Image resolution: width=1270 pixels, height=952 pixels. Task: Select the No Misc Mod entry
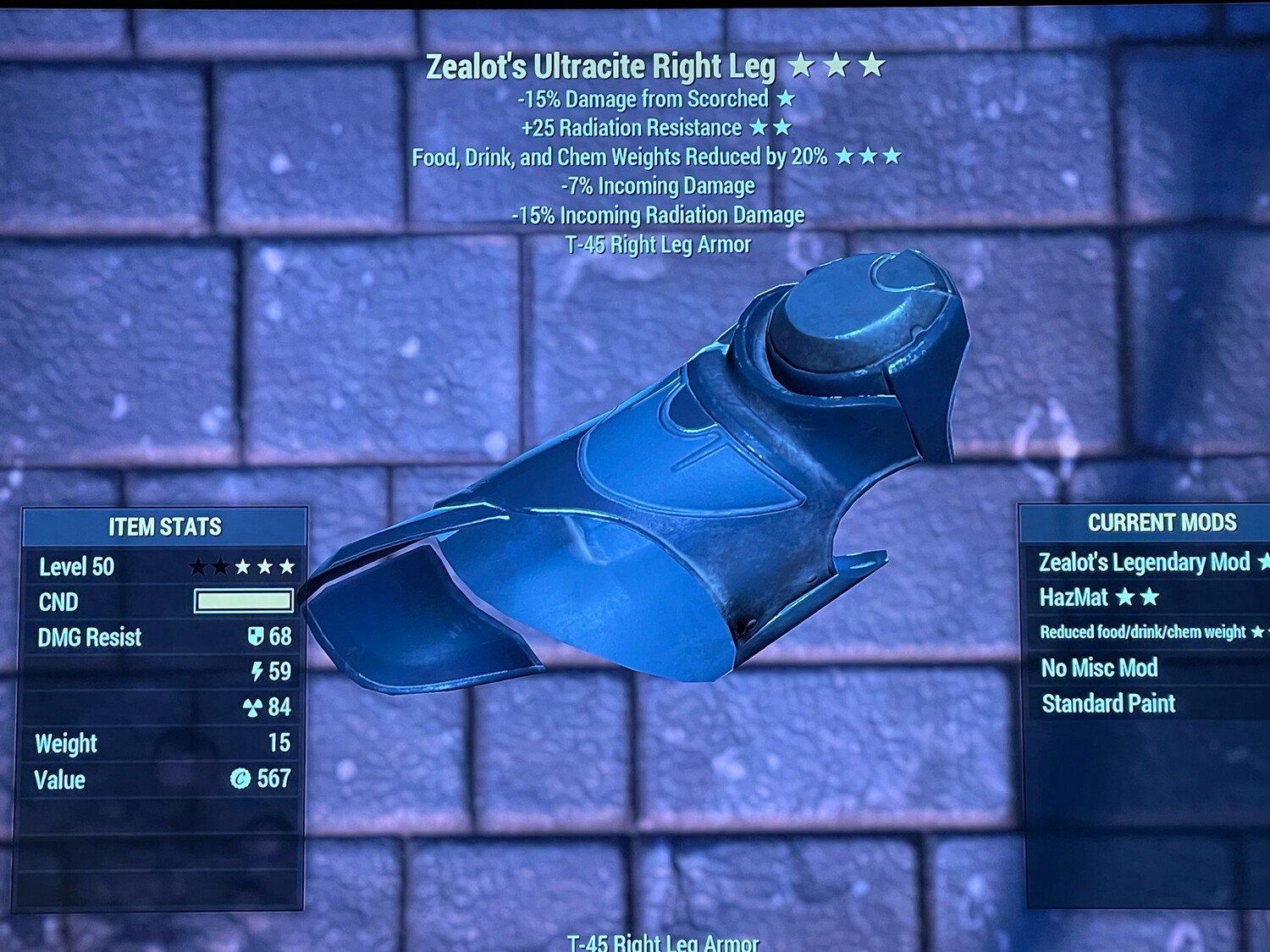click(x=1100, y=668)
